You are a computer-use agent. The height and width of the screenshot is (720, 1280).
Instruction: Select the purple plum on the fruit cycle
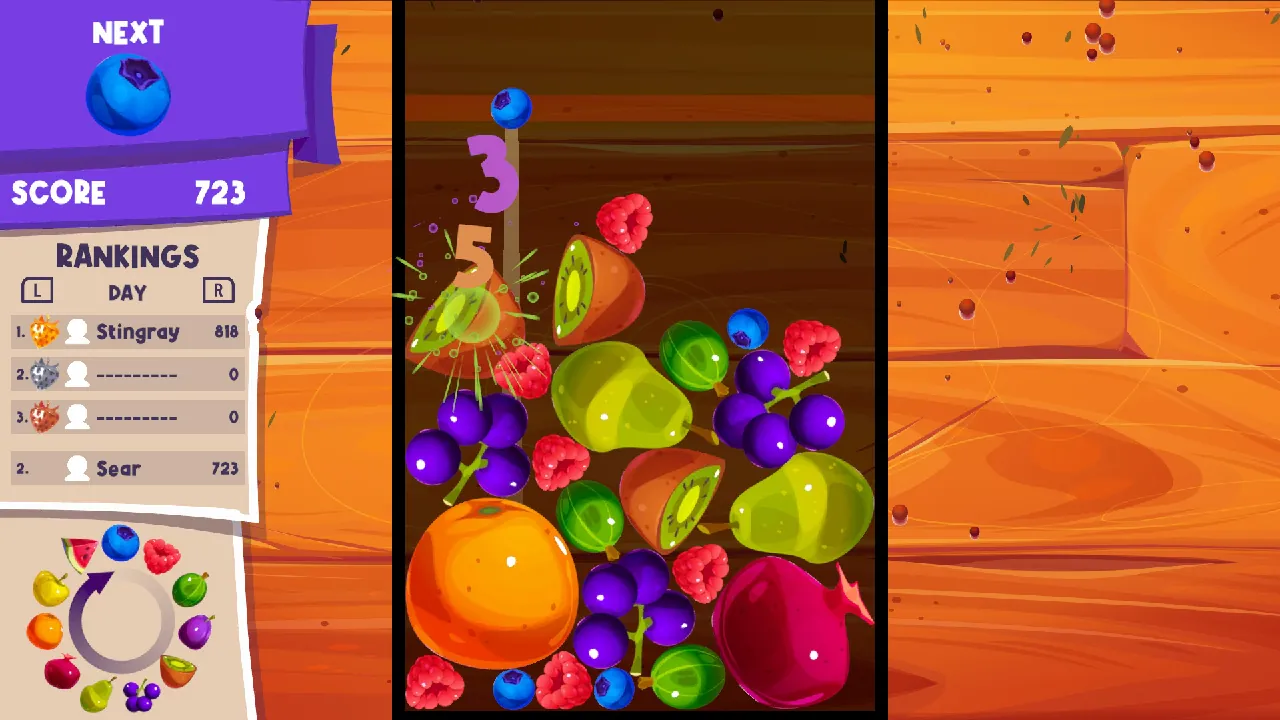coord(198,630)
